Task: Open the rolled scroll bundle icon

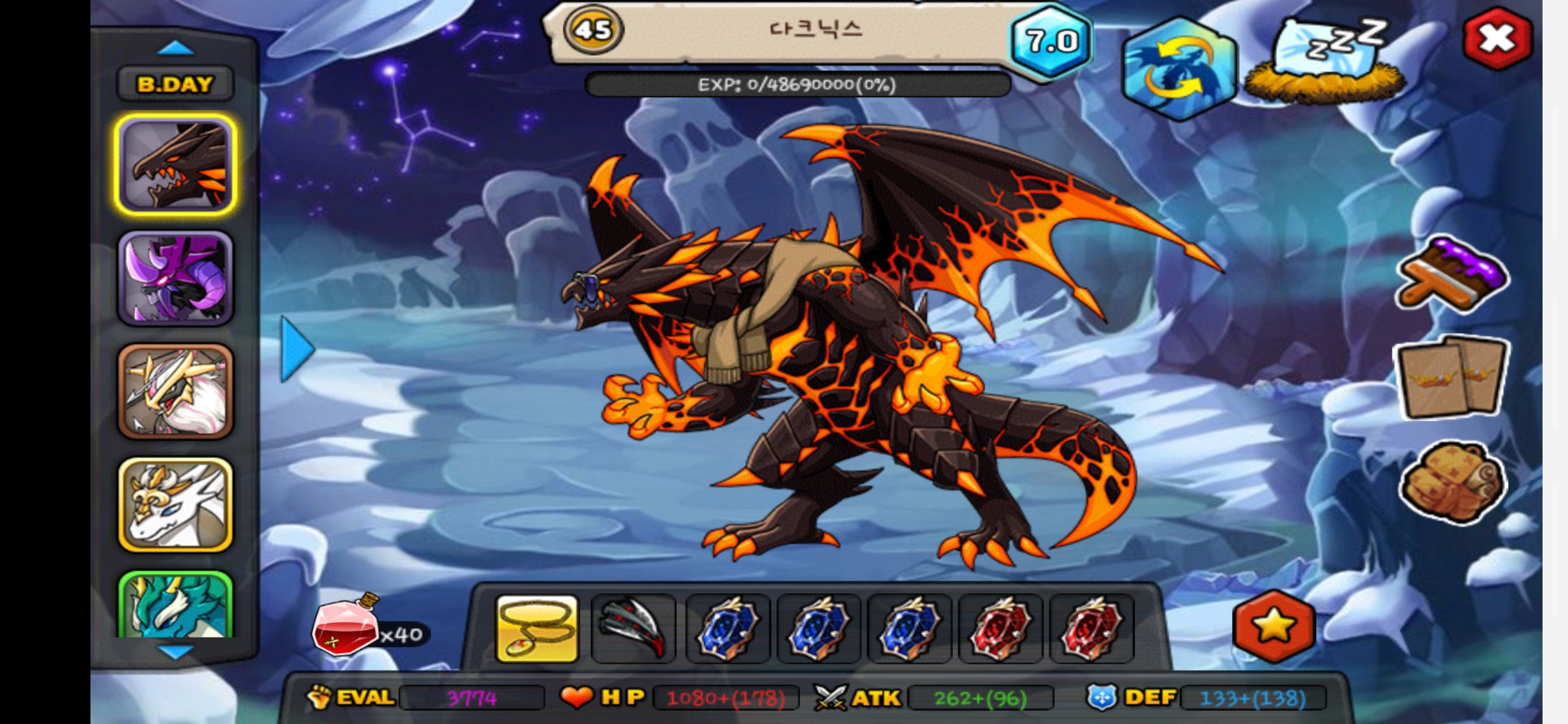Action: point(1451,481)
